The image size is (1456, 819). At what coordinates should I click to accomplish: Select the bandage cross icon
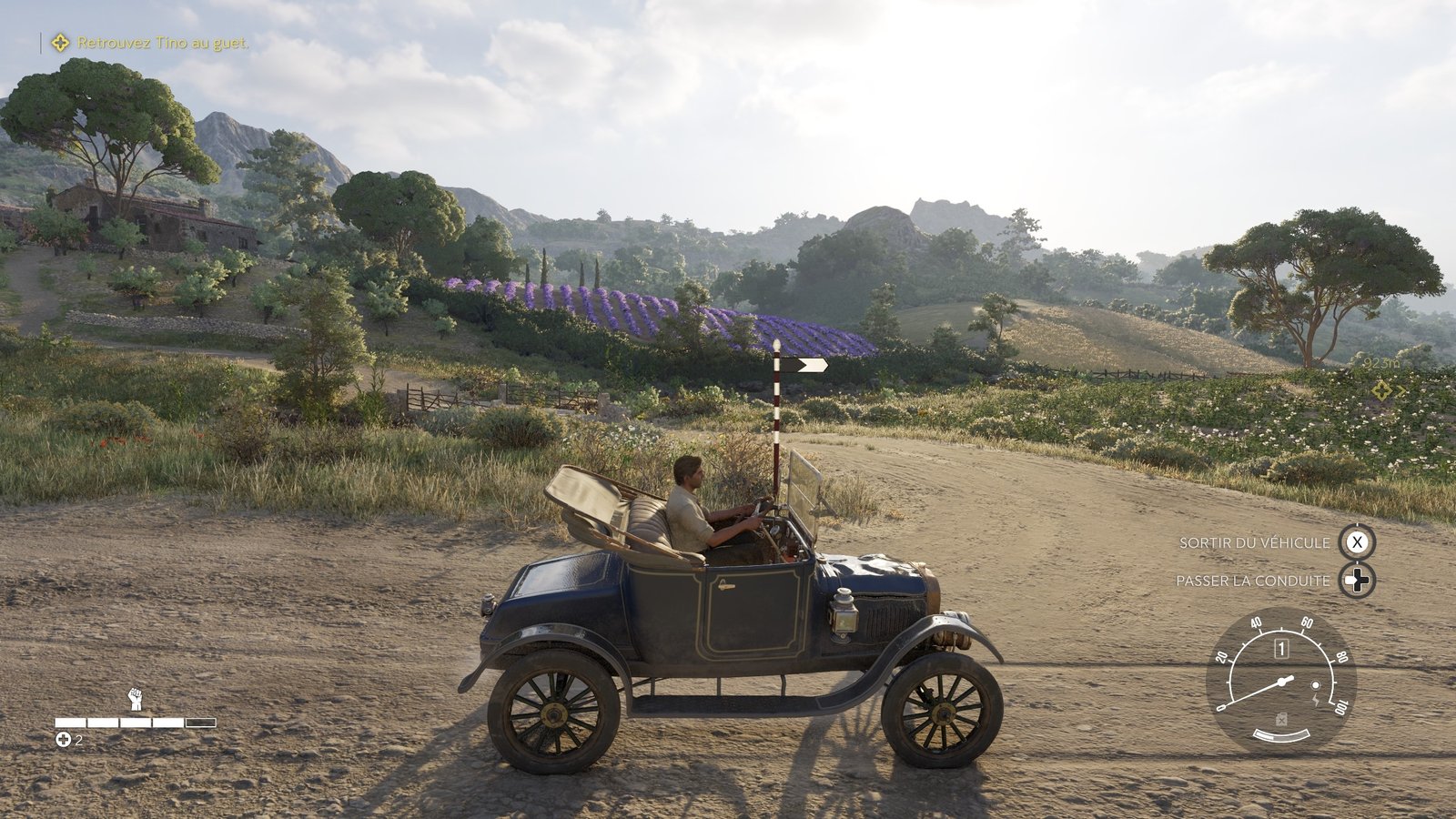coord(63,740)
